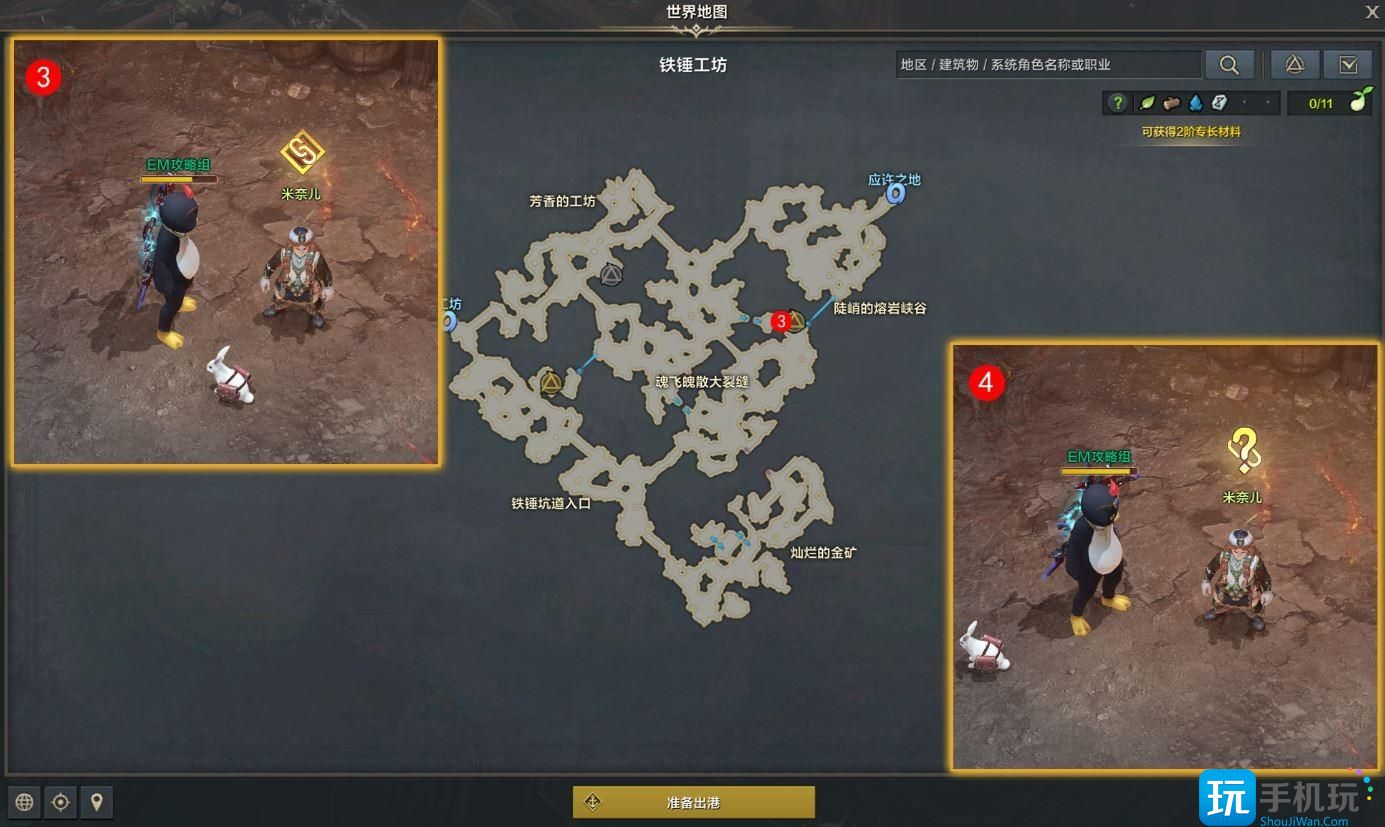Image resolution: width=1385 pixels, height=827 pixels.
Task: Select the leaf material filter icon
Action: point(1145,102)
